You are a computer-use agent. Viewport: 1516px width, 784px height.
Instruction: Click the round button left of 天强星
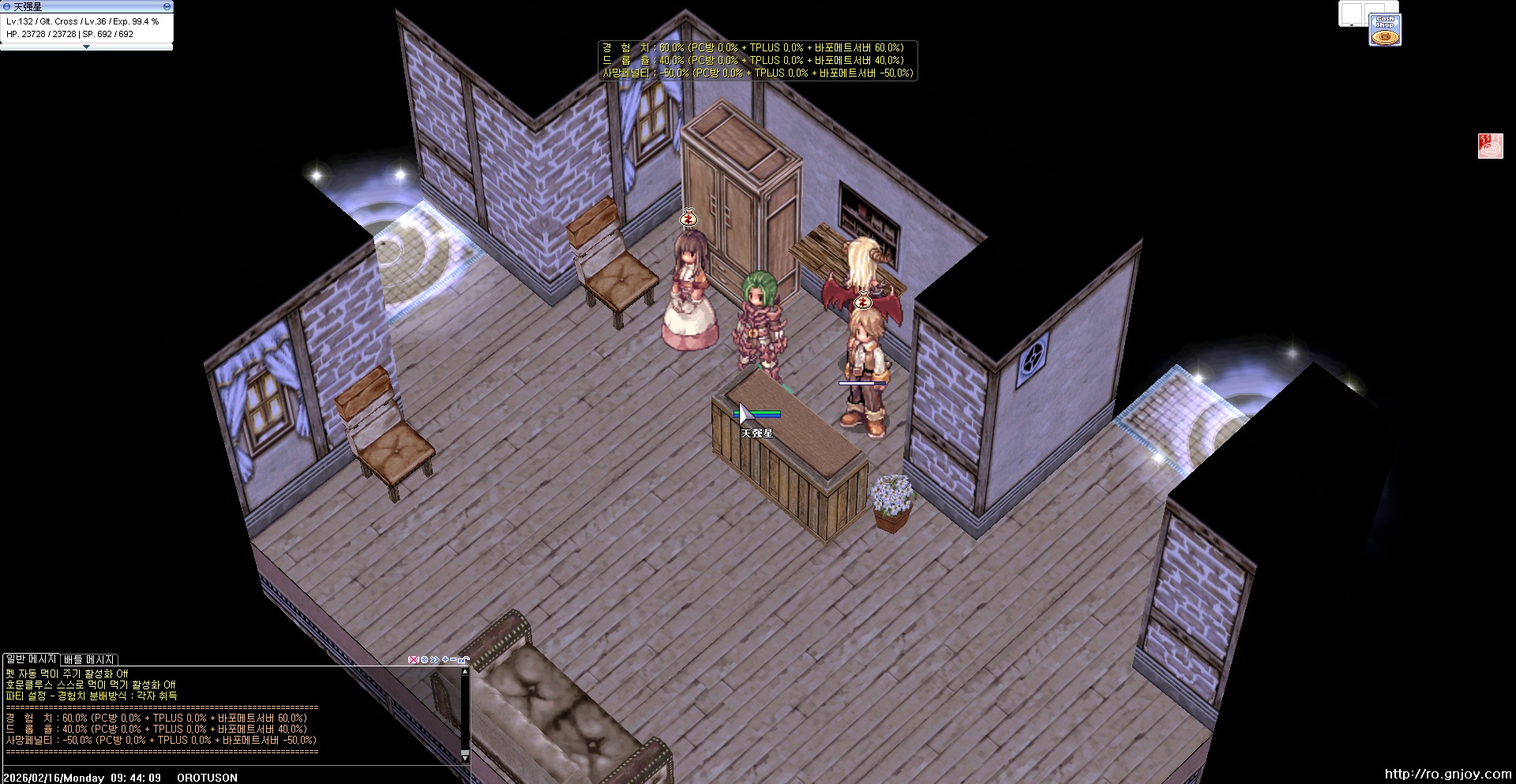click(7, 6)
